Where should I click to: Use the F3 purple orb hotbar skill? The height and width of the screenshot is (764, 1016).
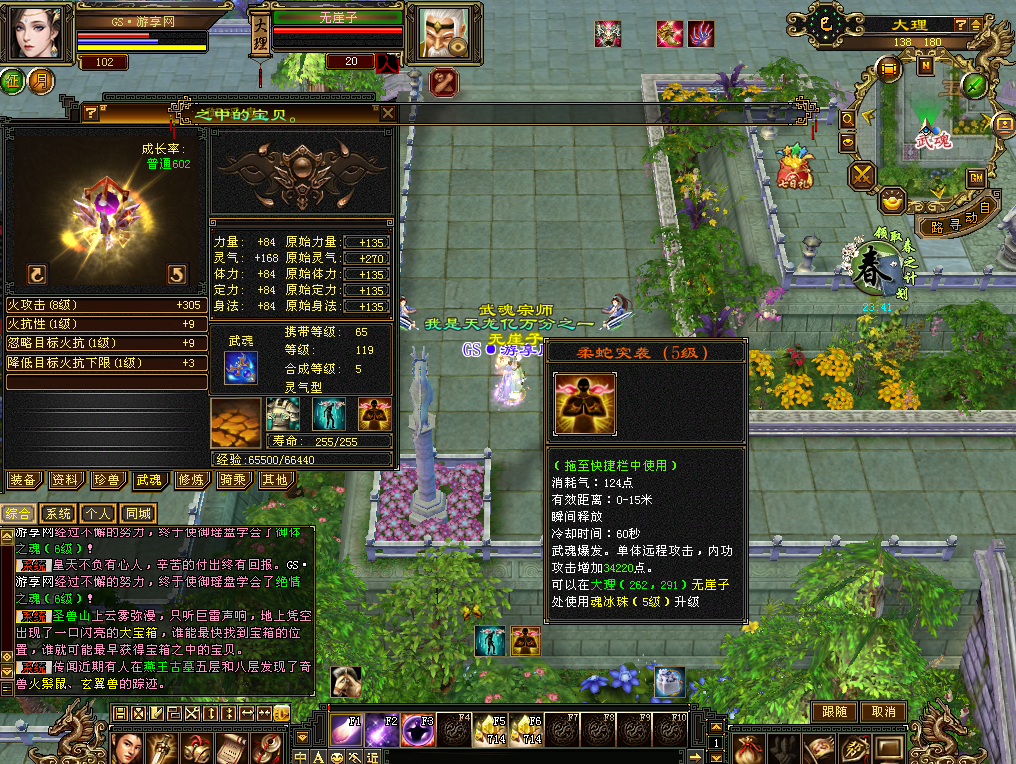(x=417, y=731)
